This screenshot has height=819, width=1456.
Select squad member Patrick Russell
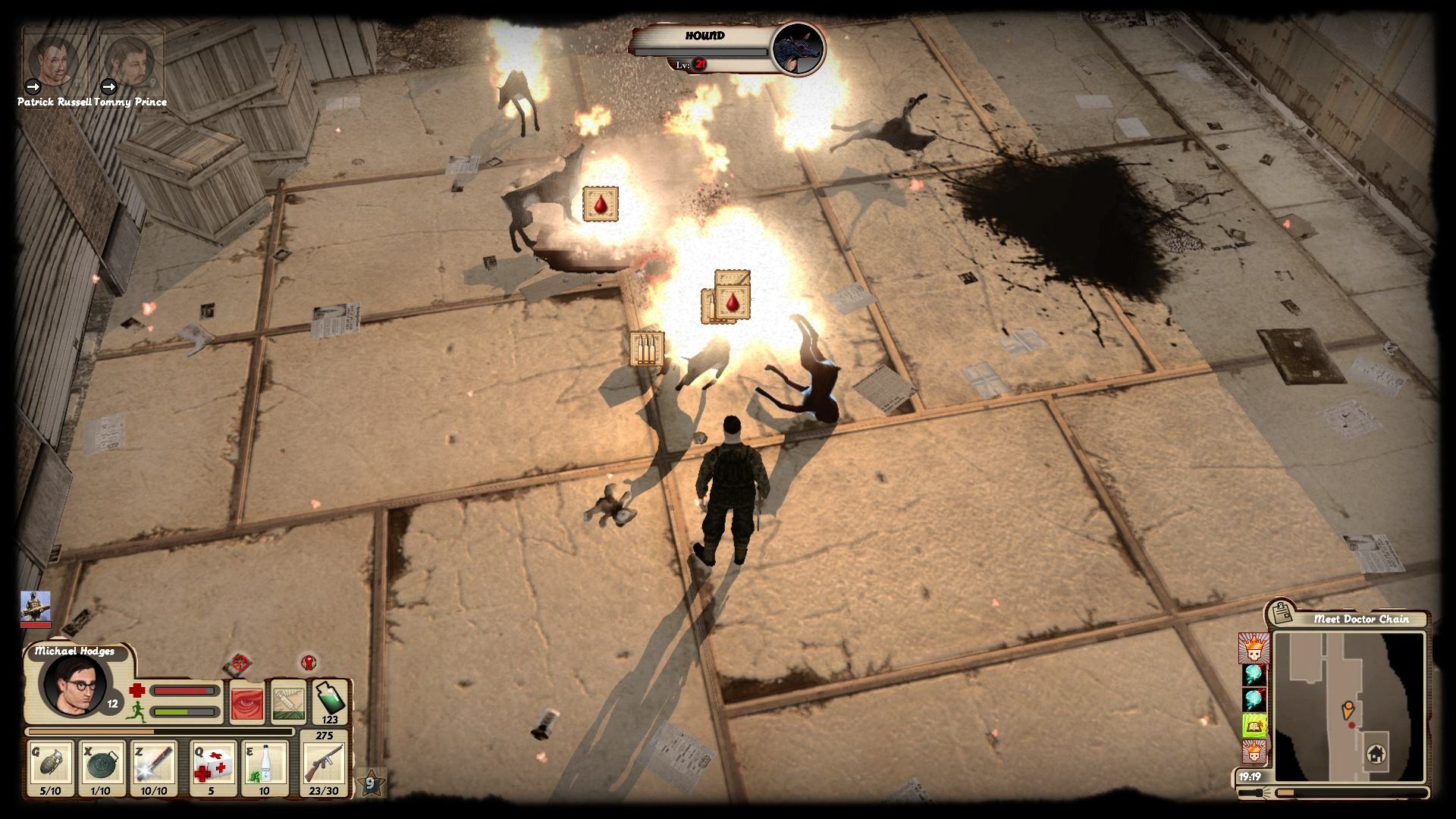tap(53, 62)
